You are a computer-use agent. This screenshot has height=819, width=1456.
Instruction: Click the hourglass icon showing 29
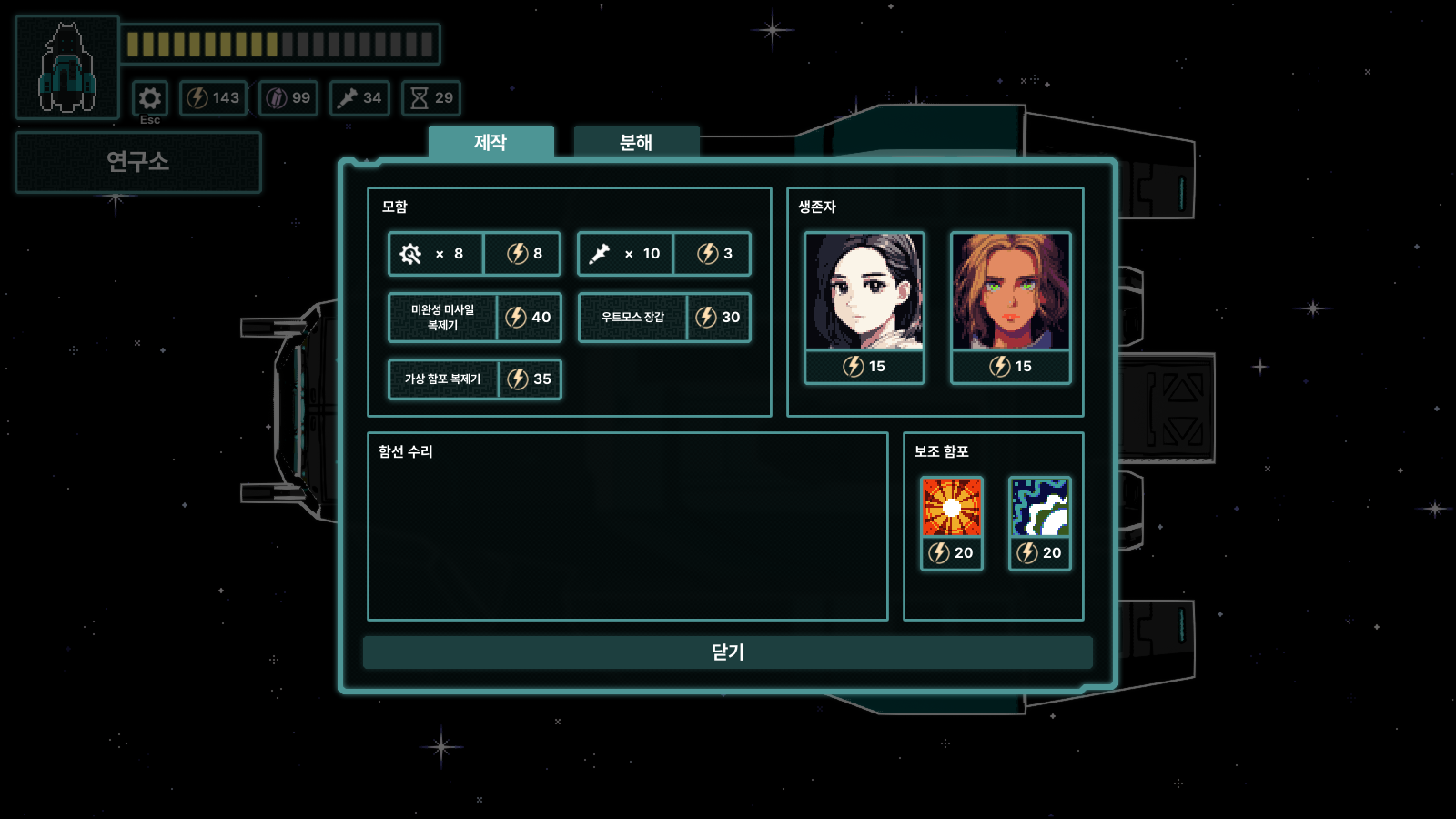(431, 98)
